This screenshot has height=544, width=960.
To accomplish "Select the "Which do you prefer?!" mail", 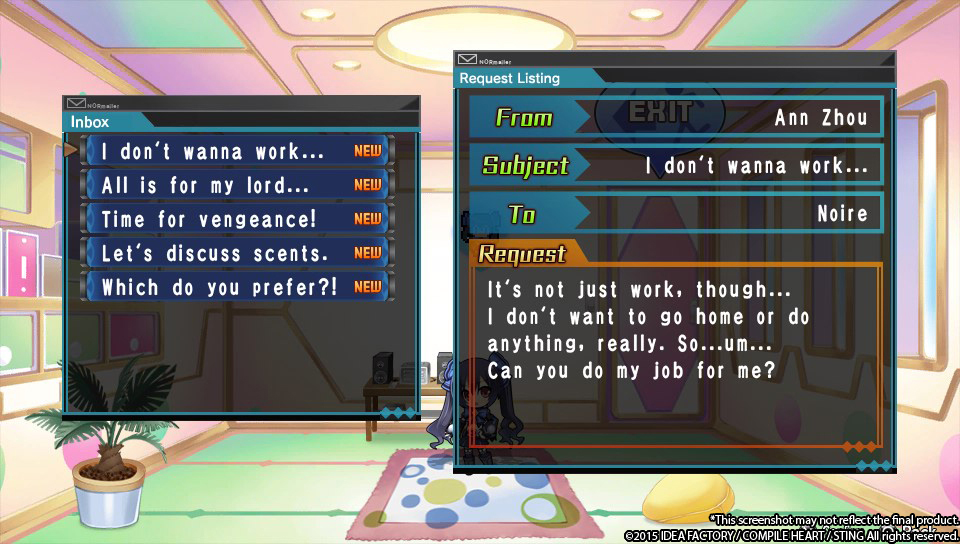I will click(238, 287).
